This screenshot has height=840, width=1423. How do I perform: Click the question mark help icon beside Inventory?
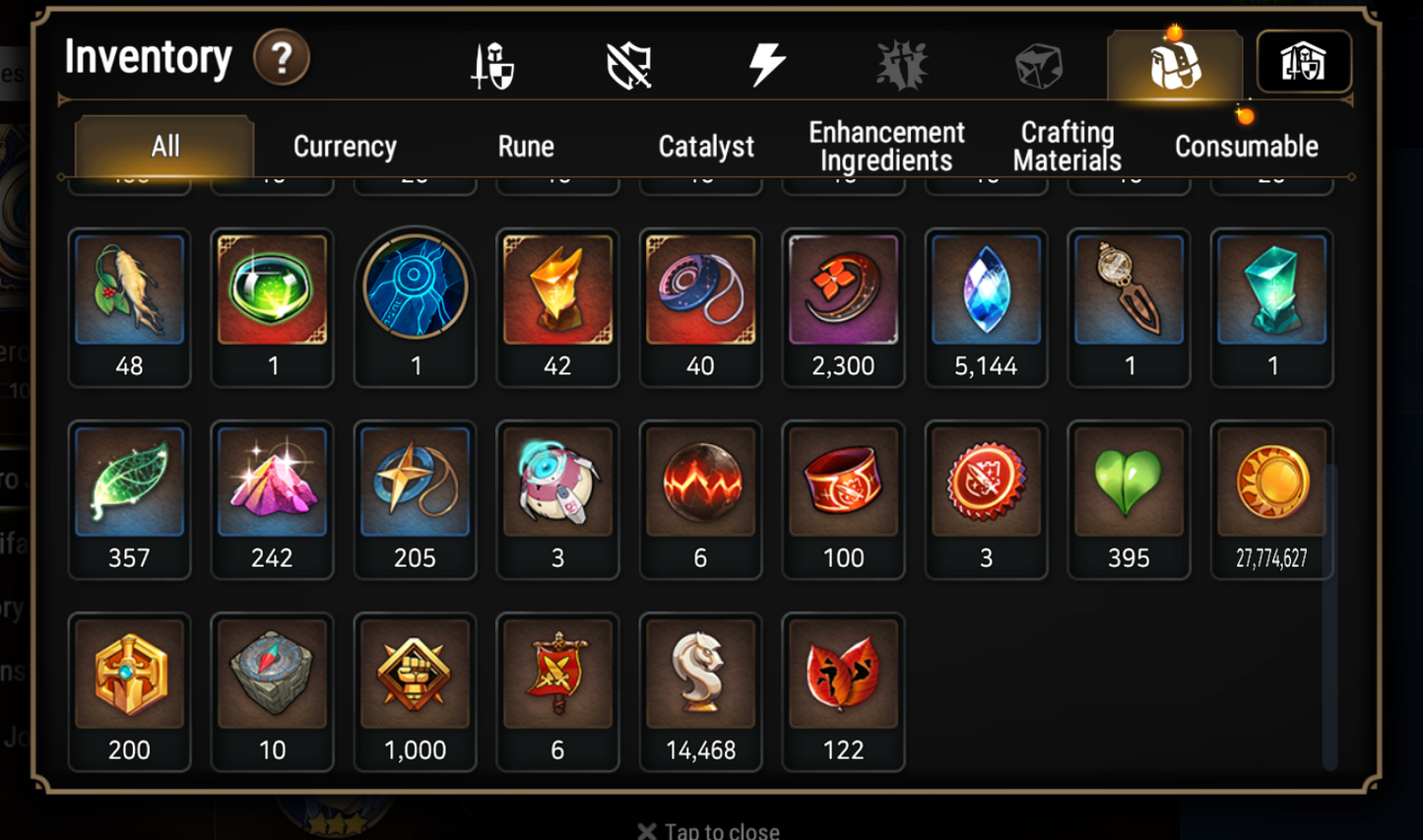tap(282, 58)
